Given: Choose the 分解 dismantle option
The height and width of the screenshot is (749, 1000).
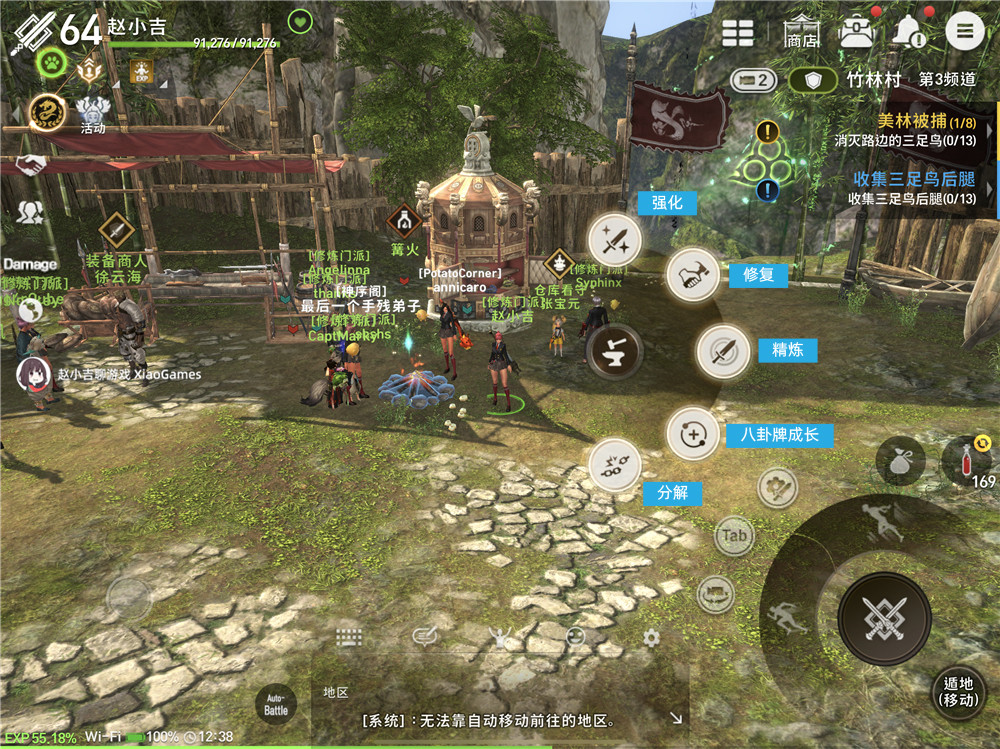Looking at the screenshot, I should tap(614, 464).
